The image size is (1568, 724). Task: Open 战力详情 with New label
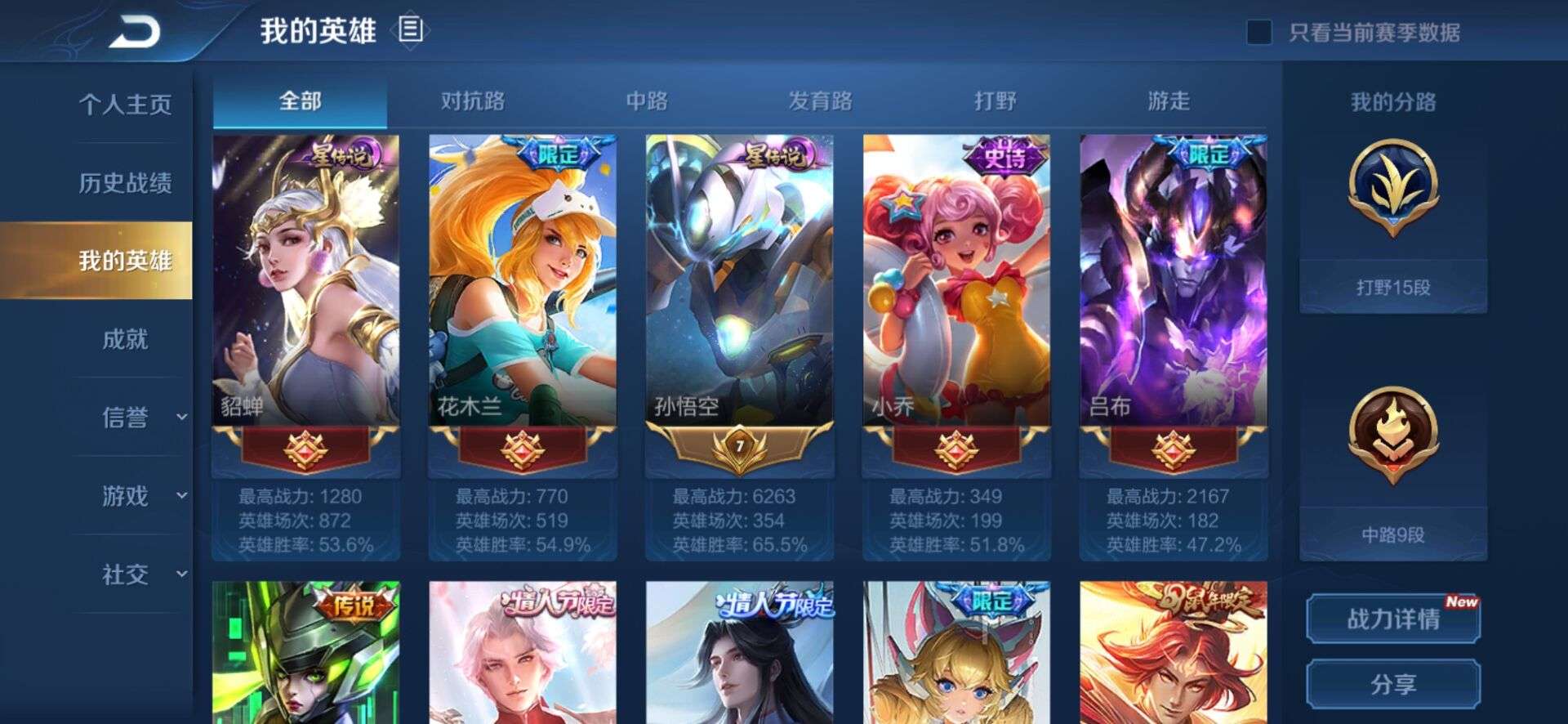[x=1392, y=620]
